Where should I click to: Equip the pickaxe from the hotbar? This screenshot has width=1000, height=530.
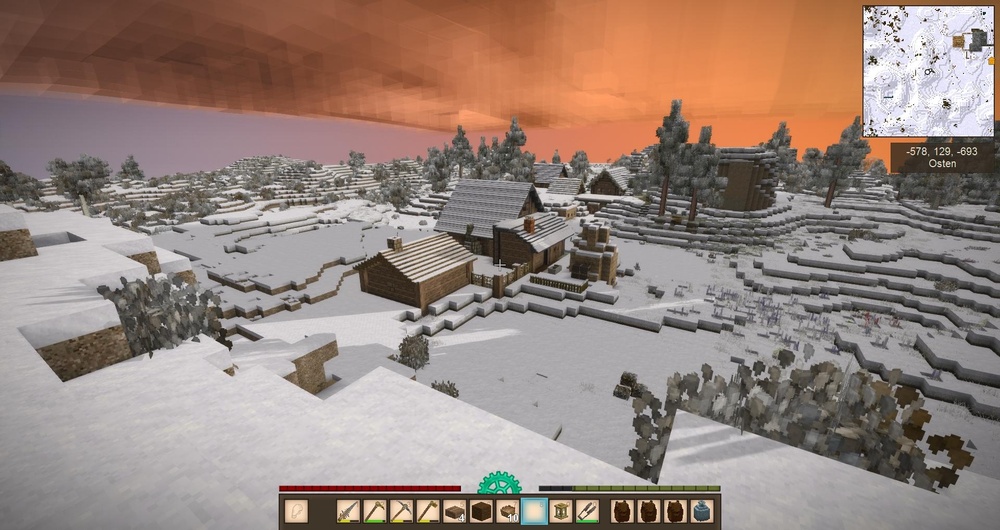tap(401, 511)
